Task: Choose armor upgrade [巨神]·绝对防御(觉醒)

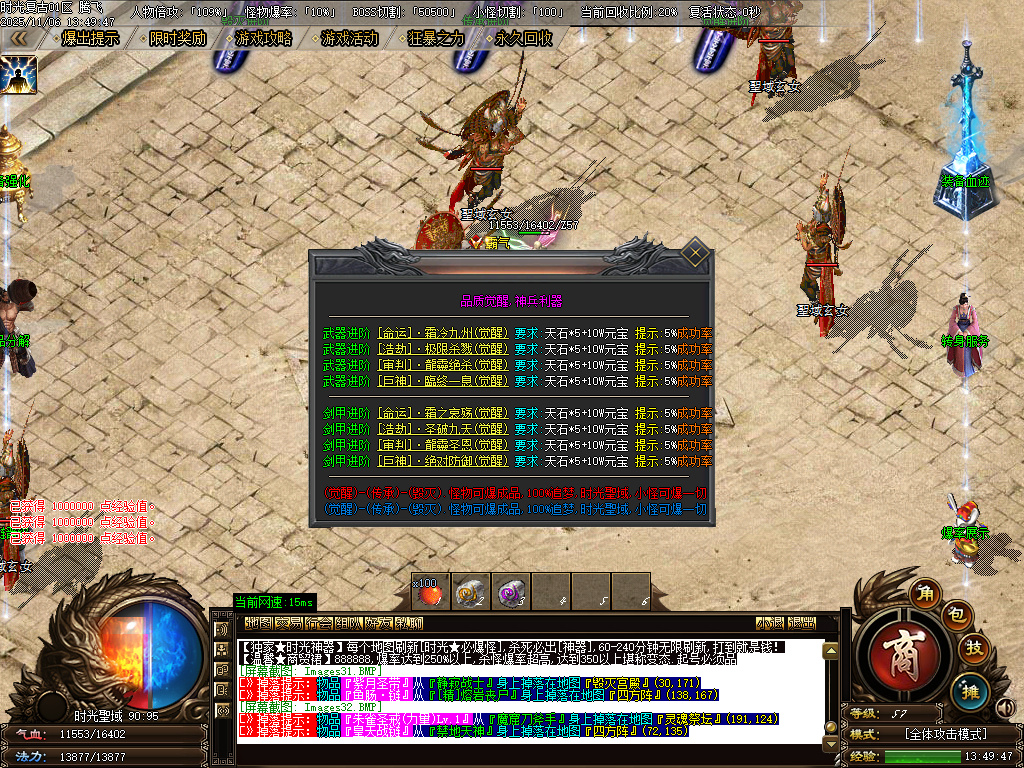Action: [x=441, y=461]
